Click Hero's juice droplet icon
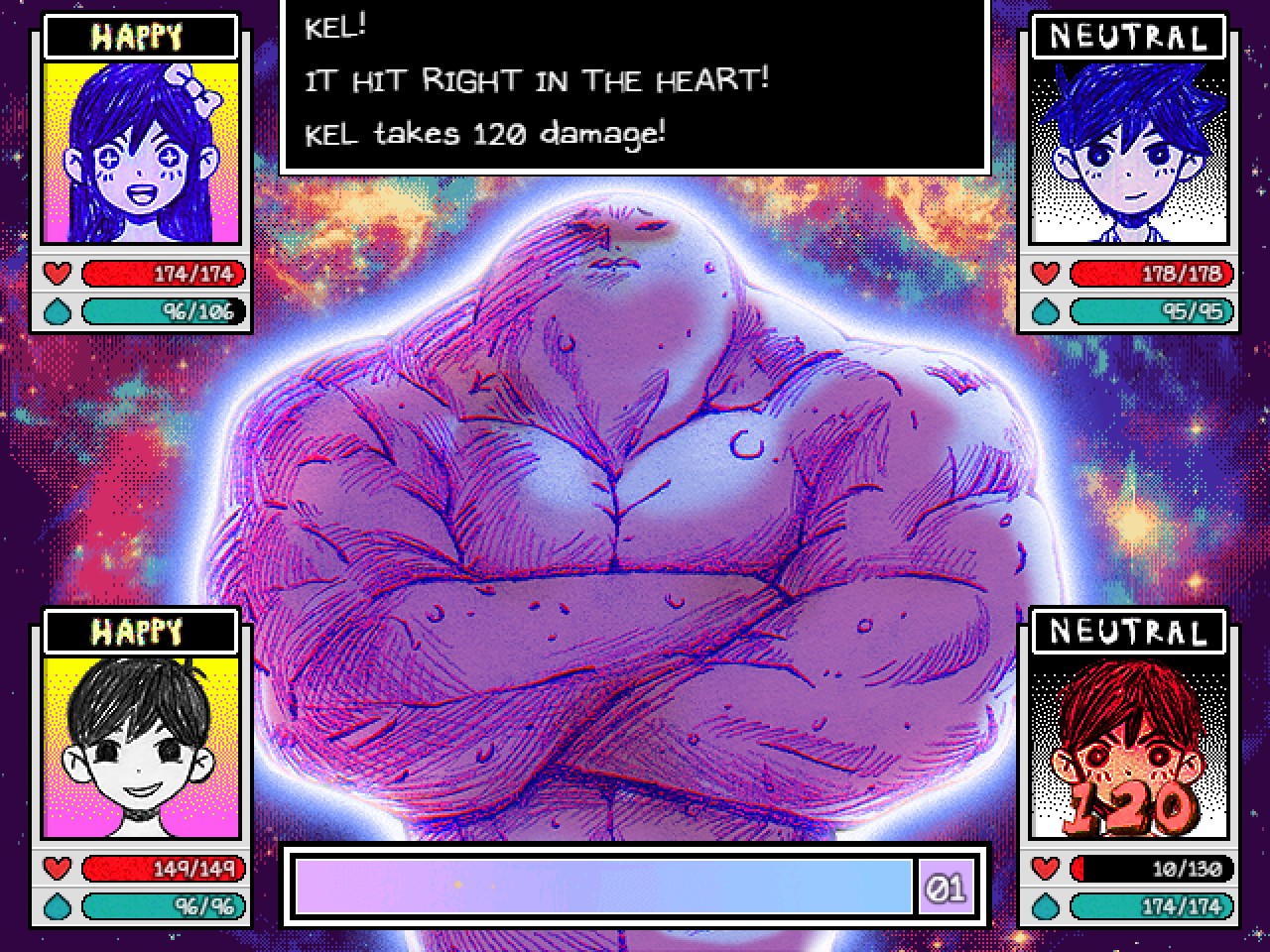This screenshot has height=952, width=1270. (x=1046, y=905)
